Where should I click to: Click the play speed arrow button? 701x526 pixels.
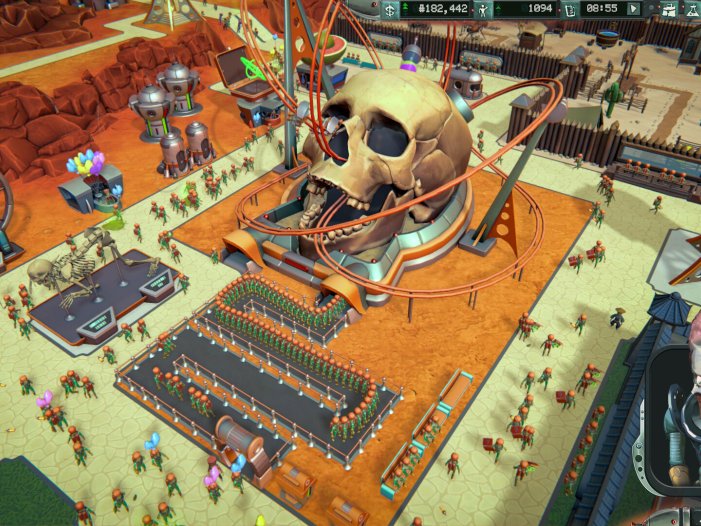coord(633,9)
